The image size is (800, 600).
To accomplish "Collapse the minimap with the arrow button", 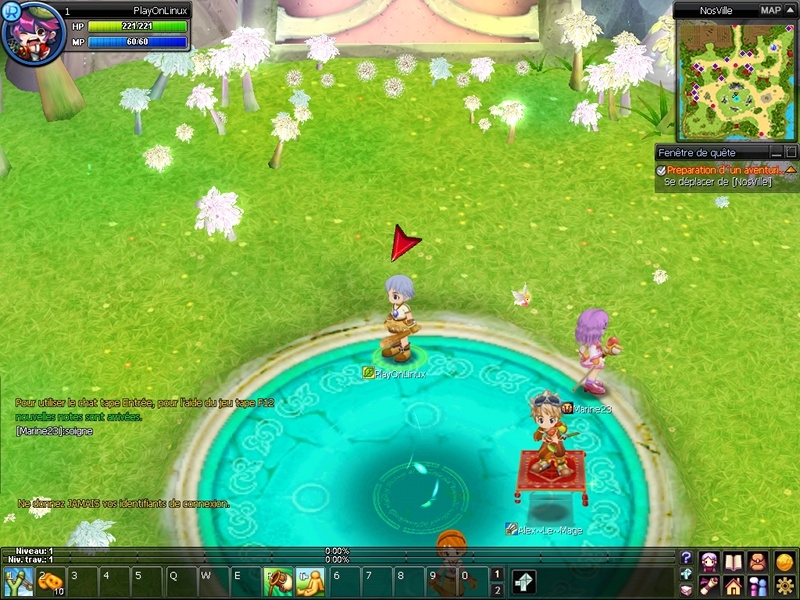I will pos(791,10).
